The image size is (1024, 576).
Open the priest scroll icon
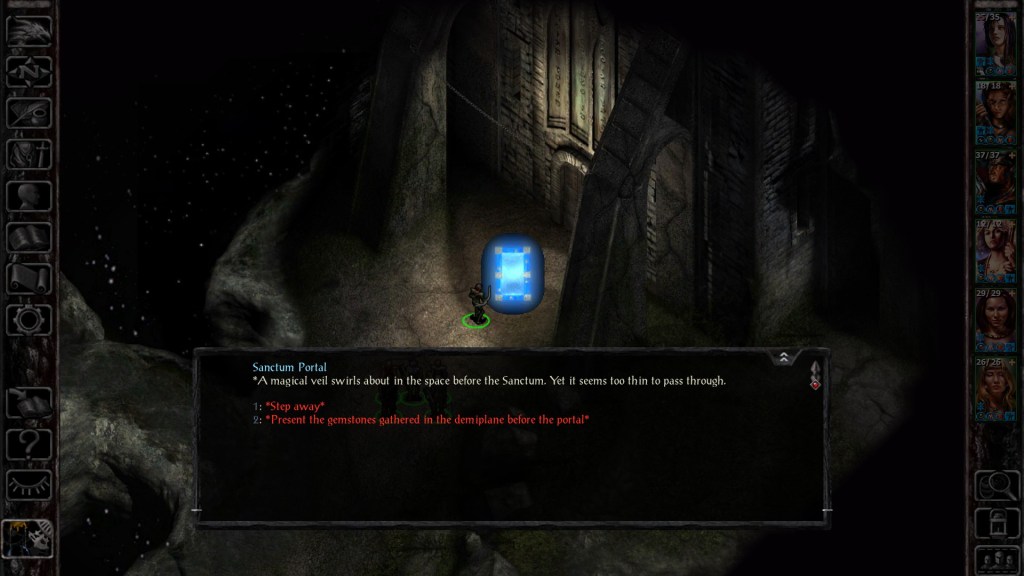[x=29, y=278]
